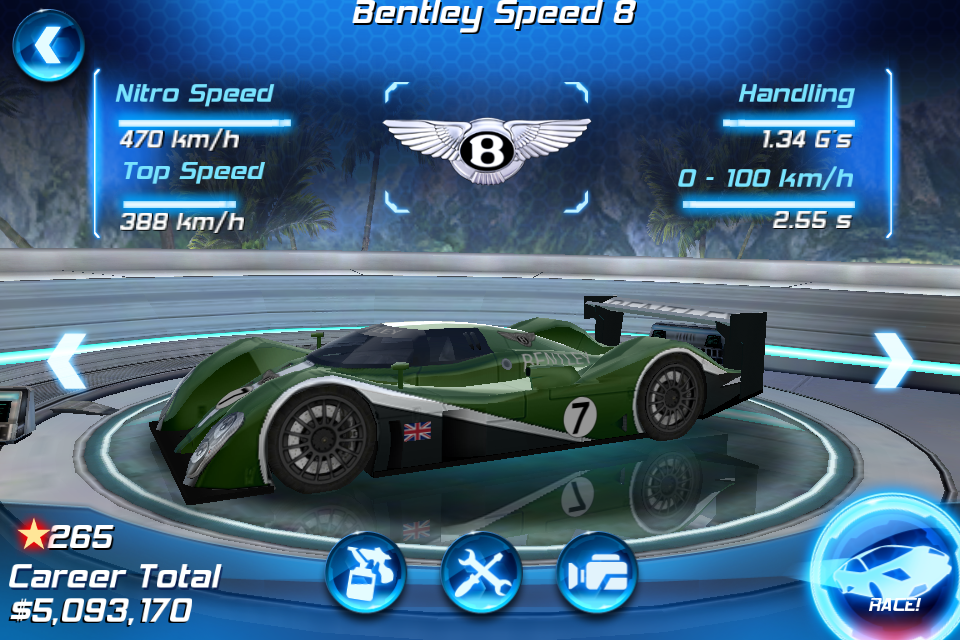
Task: Show the next car with the right arrow
Action: pos(892,360)
